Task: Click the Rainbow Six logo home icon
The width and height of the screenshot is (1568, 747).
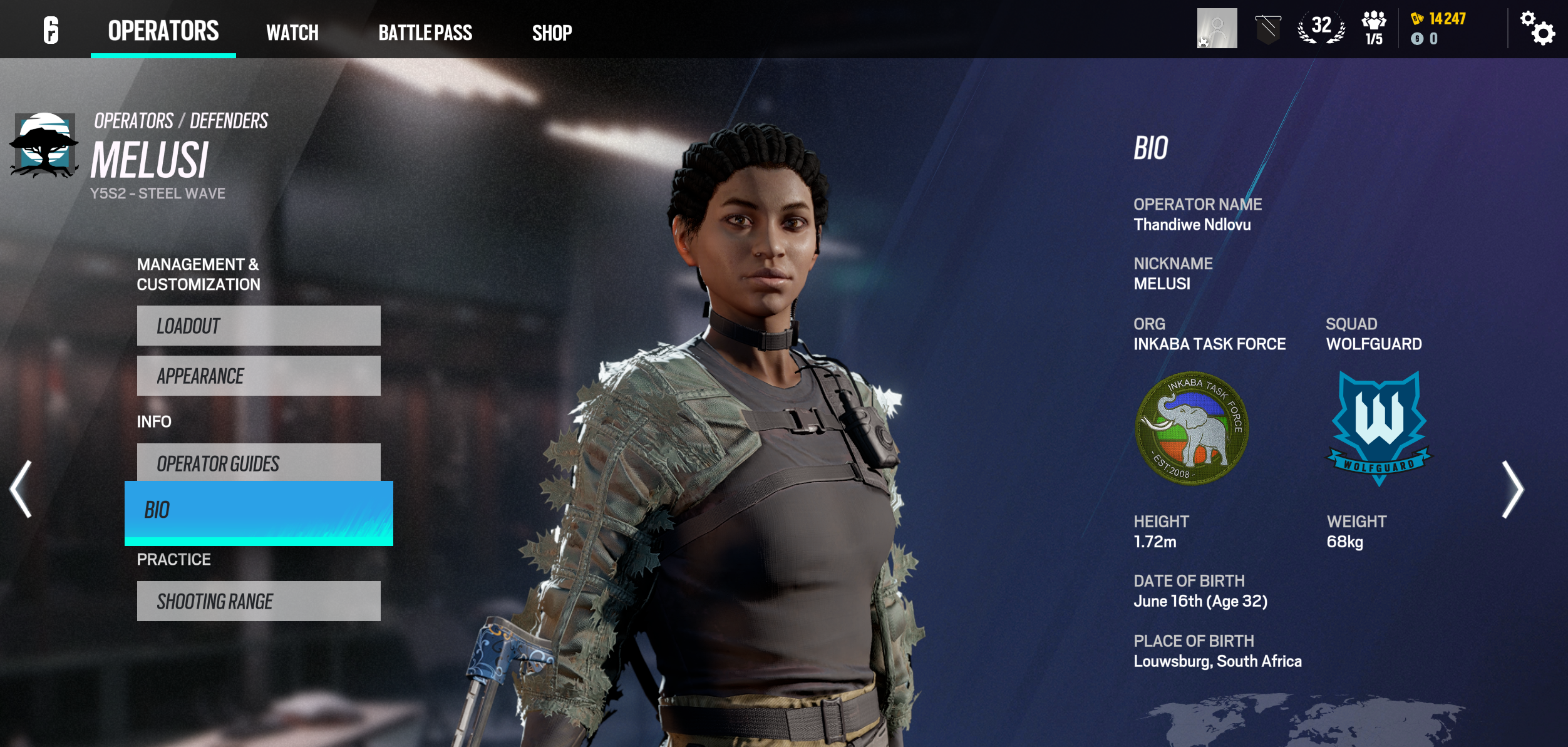Action: tap(51, 30)
